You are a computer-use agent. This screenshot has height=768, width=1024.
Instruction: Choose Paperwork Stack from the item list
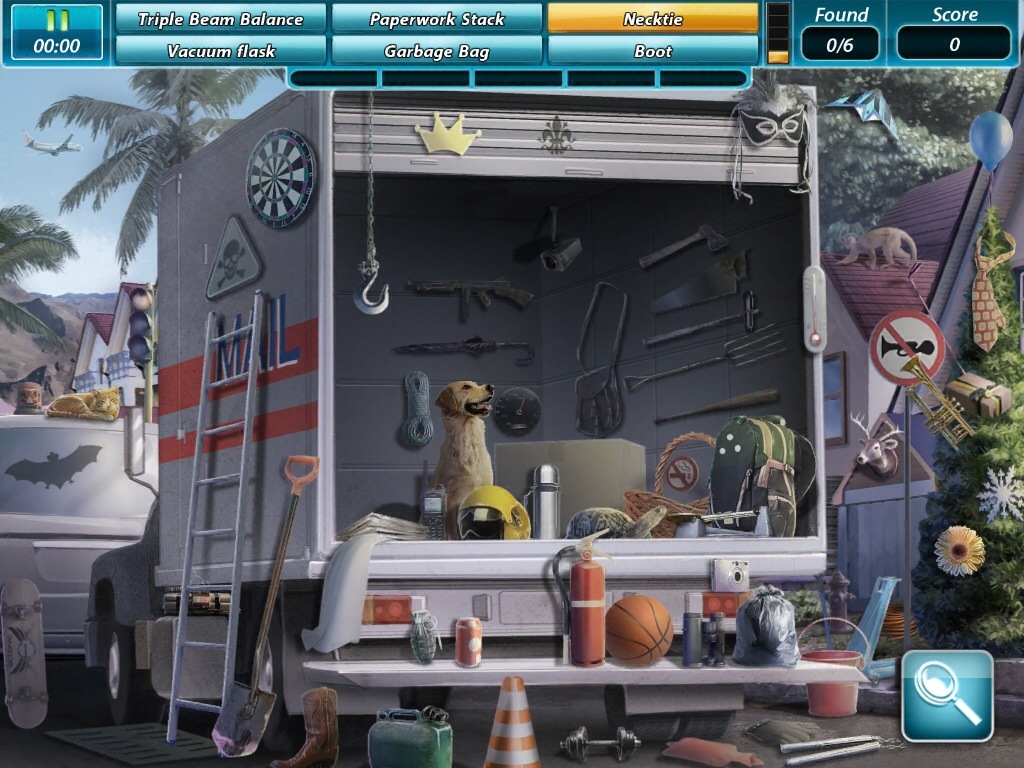437,19
